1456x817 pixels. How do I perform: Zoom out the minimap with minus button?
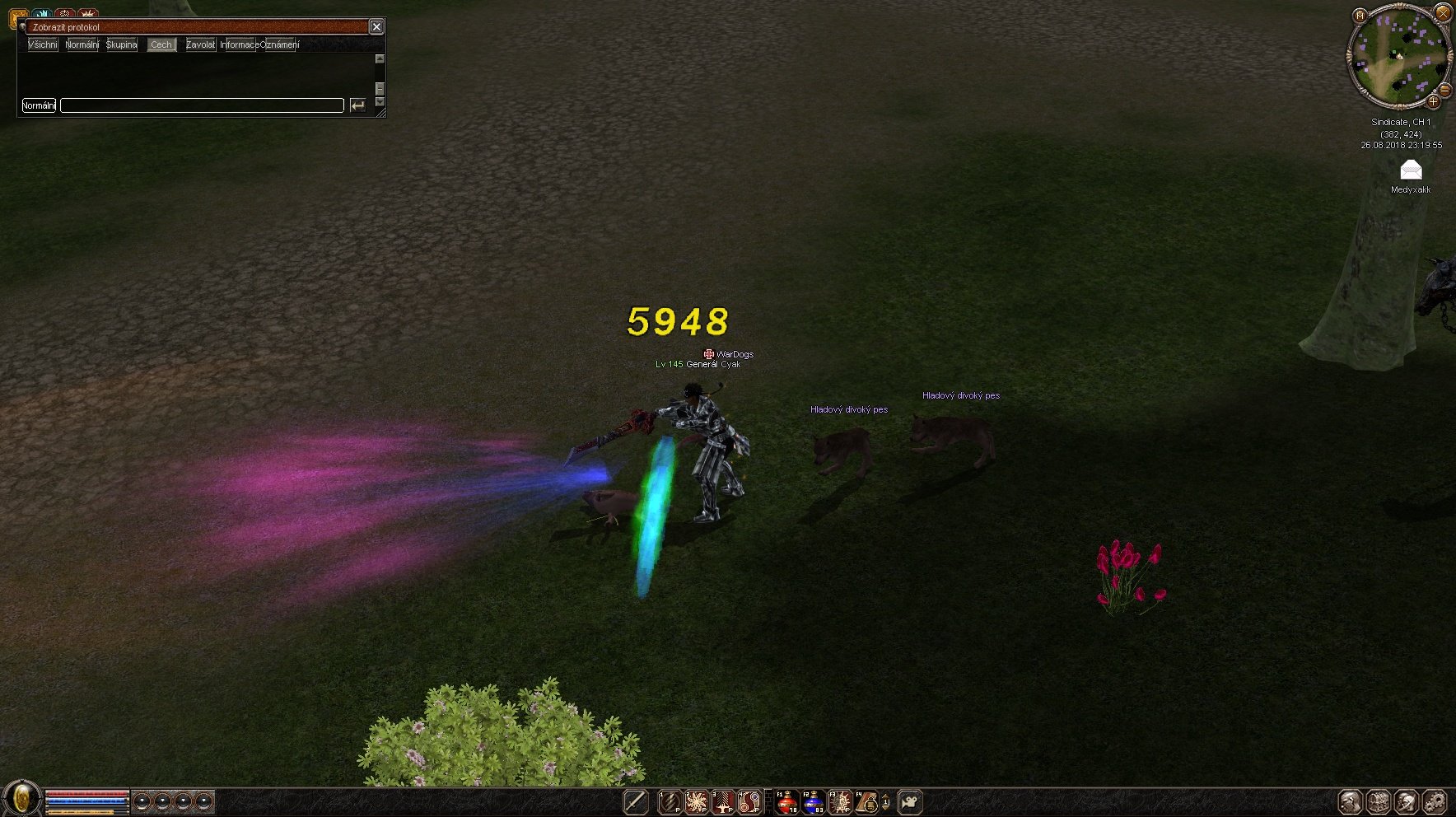(1445, 90)
